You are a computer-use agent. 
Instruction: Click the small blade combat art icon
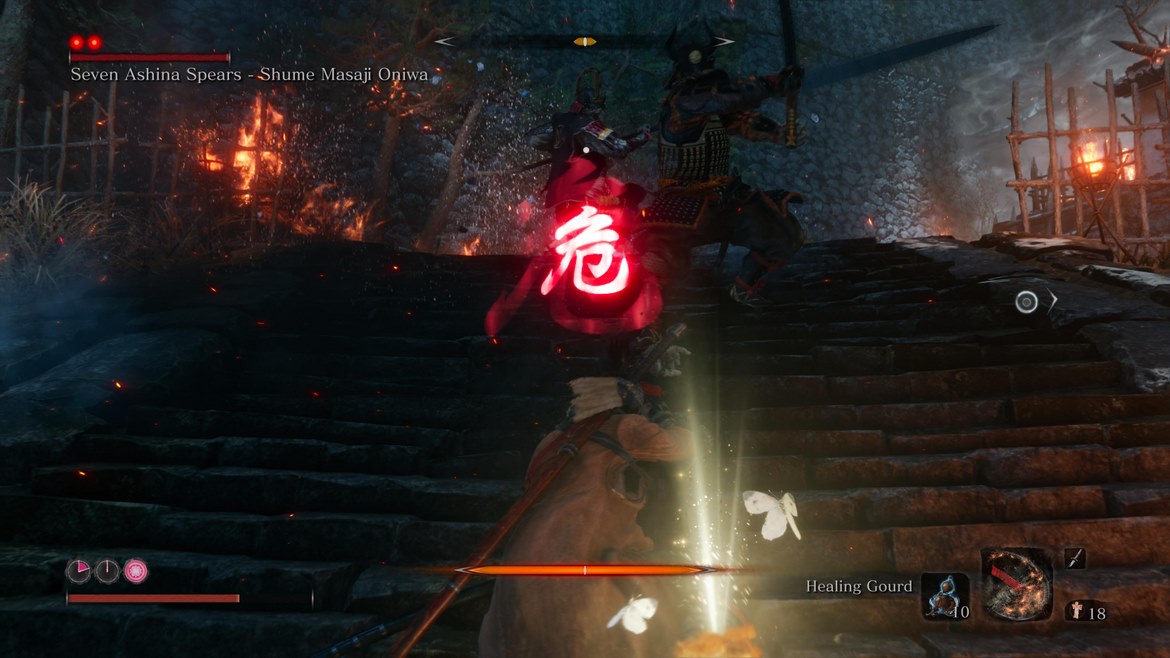point(1075,558)
